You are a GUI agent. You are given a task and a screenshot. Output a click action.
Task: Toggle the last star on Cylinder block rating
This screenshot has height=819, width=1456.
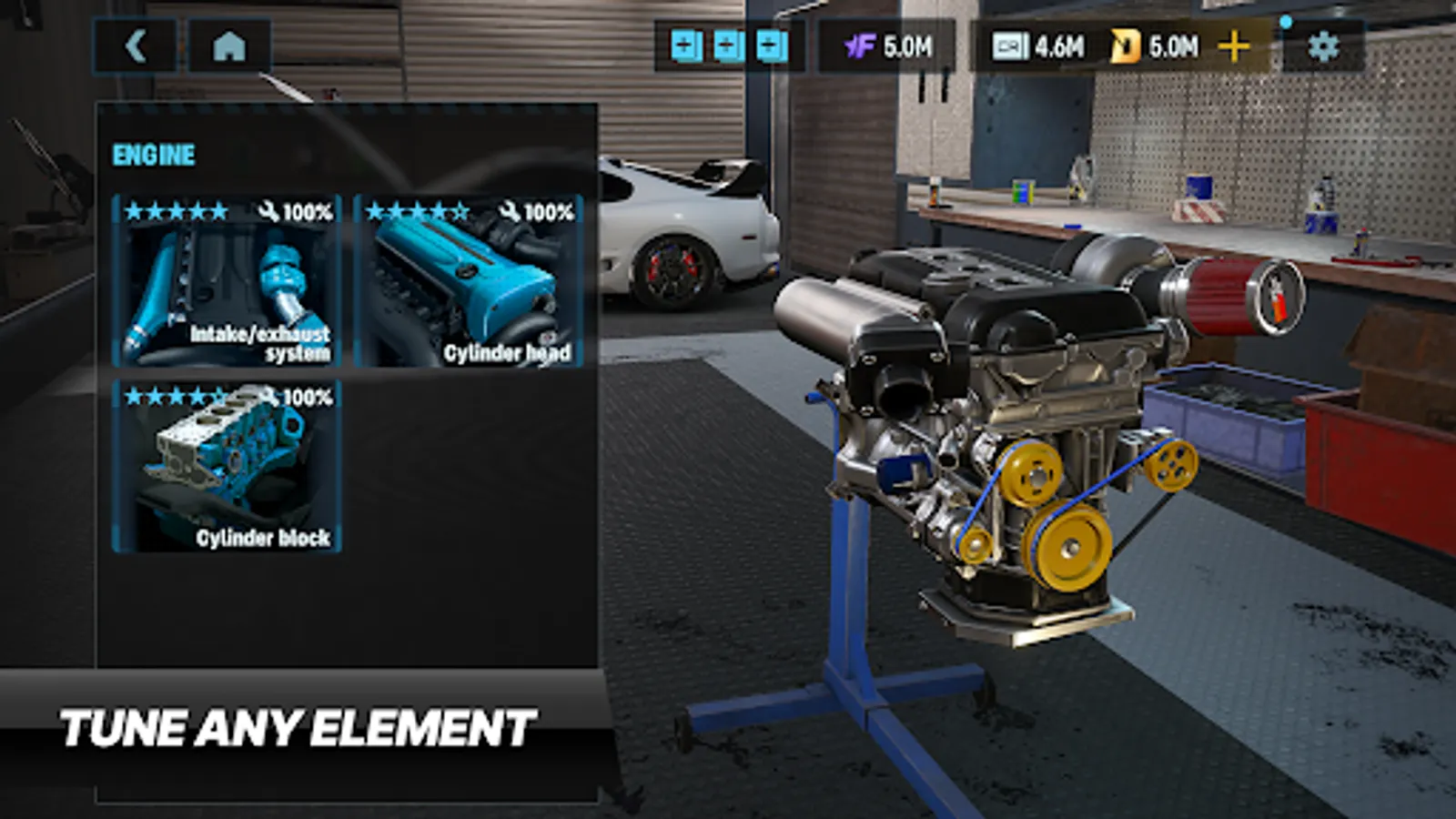point(219,398)
